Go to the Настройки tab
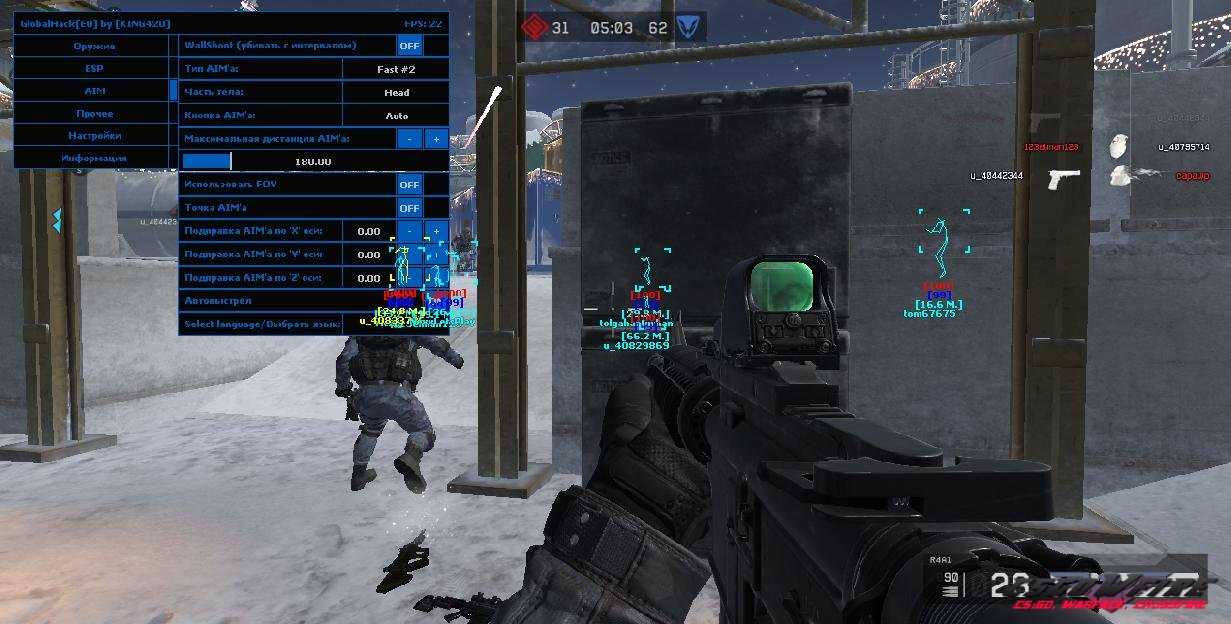The image size is (1231, 624). (94, 136)
